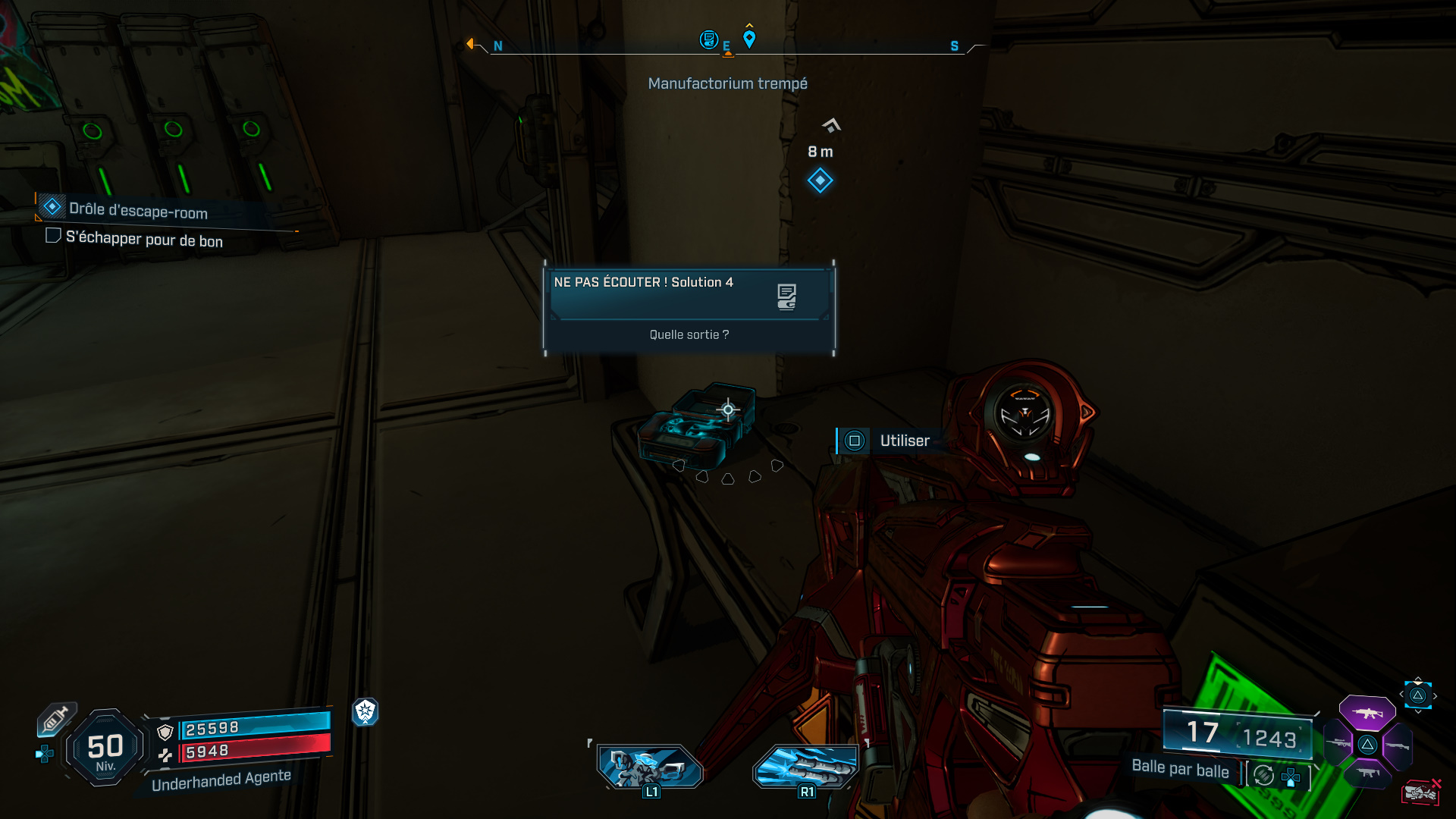Click the action skill icon above the R1 prompt
Image resolution: width=1456 pixels, height=819 pixels.
pos(805,767)
